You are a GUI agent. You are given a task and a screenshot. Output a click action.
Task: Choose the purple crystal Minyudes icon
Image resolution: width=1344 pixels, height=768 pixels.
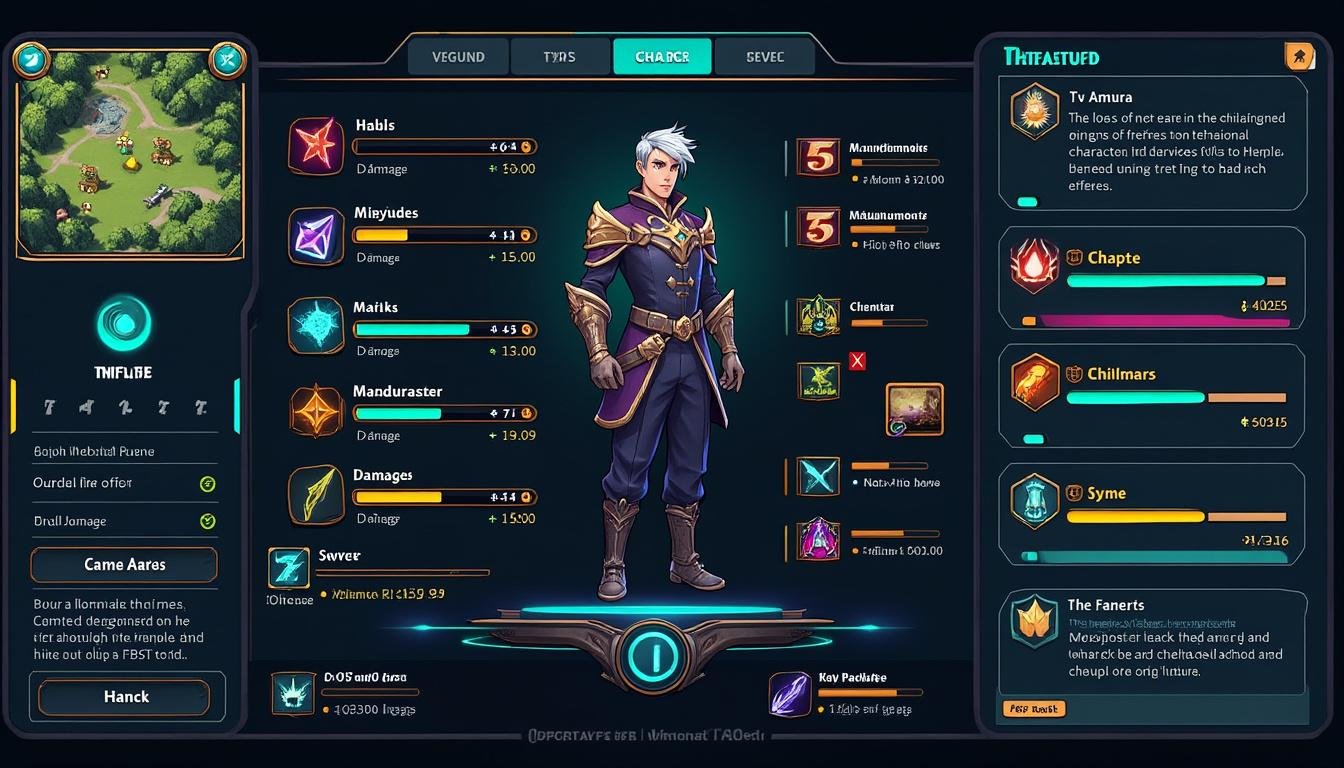pos(316,236)
